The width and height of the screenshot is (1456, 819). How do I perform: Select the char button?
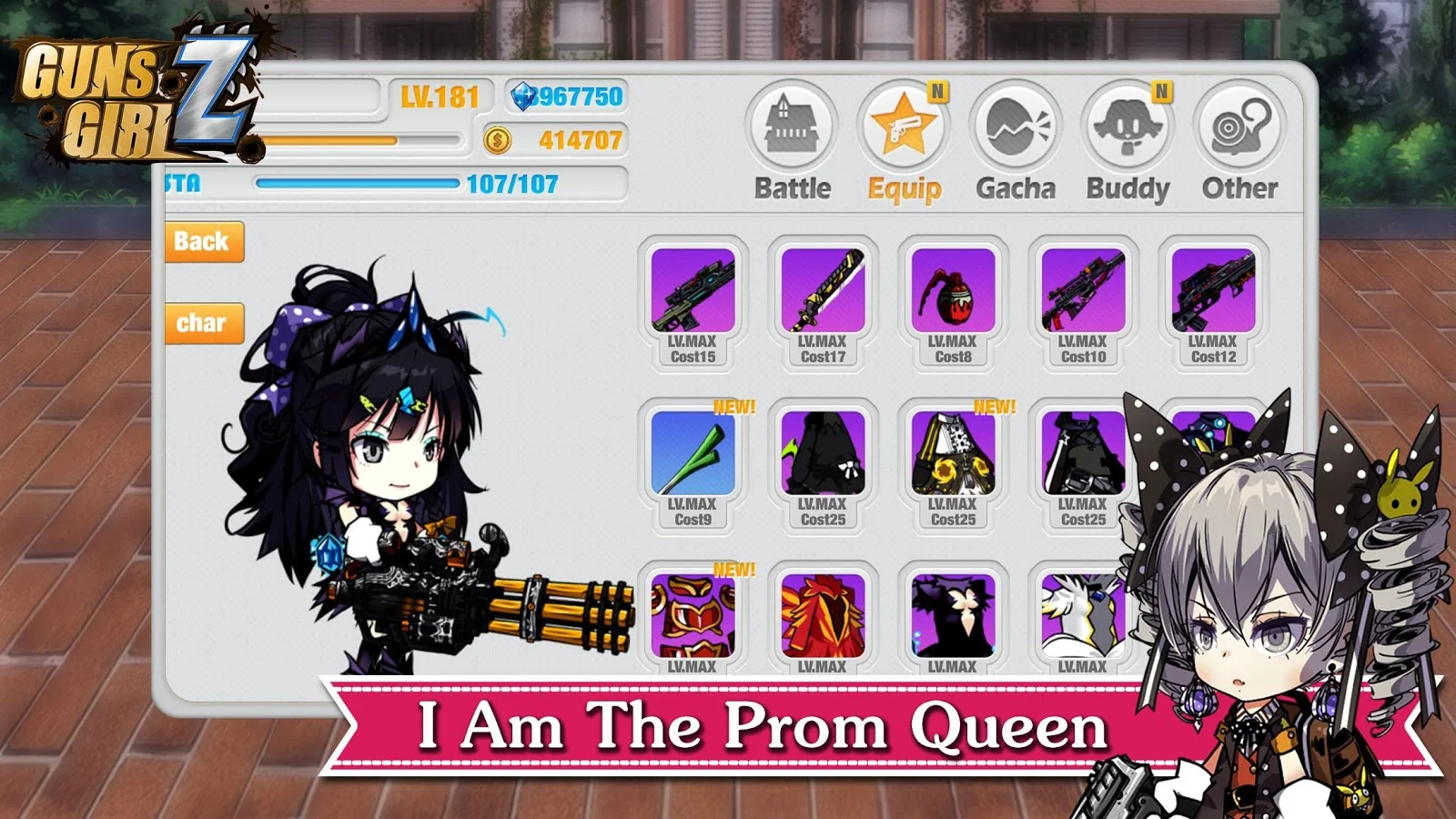pyautogui.click(x=203, y=323)
